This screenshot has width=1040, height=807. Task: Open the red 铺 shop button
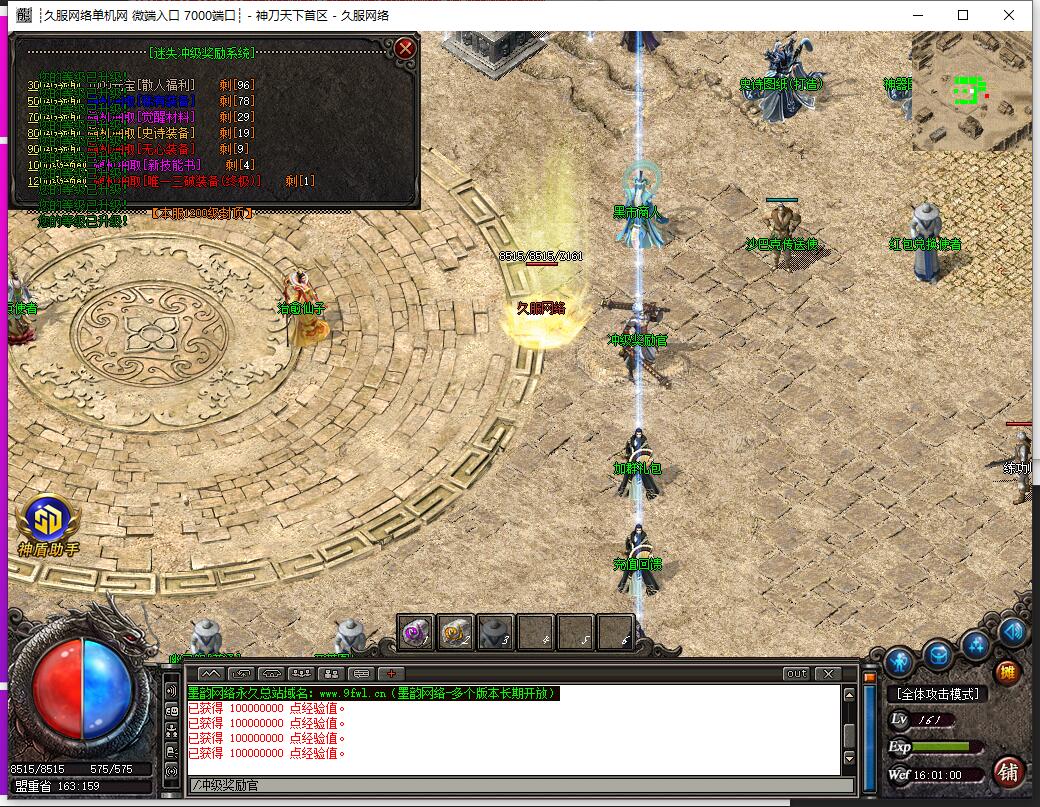[1008, 771]
